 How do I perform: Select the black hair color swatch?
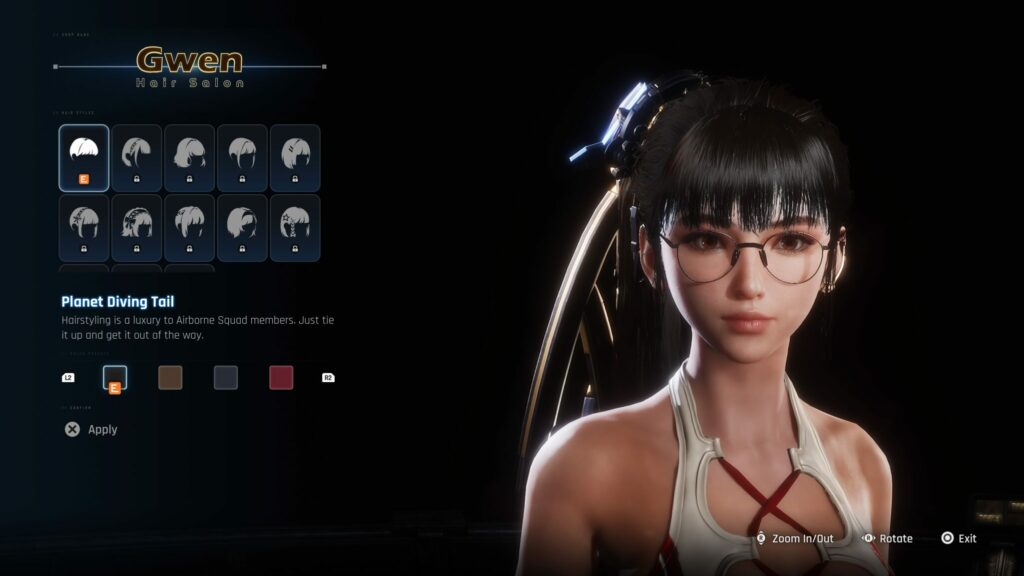coord(115,377)
